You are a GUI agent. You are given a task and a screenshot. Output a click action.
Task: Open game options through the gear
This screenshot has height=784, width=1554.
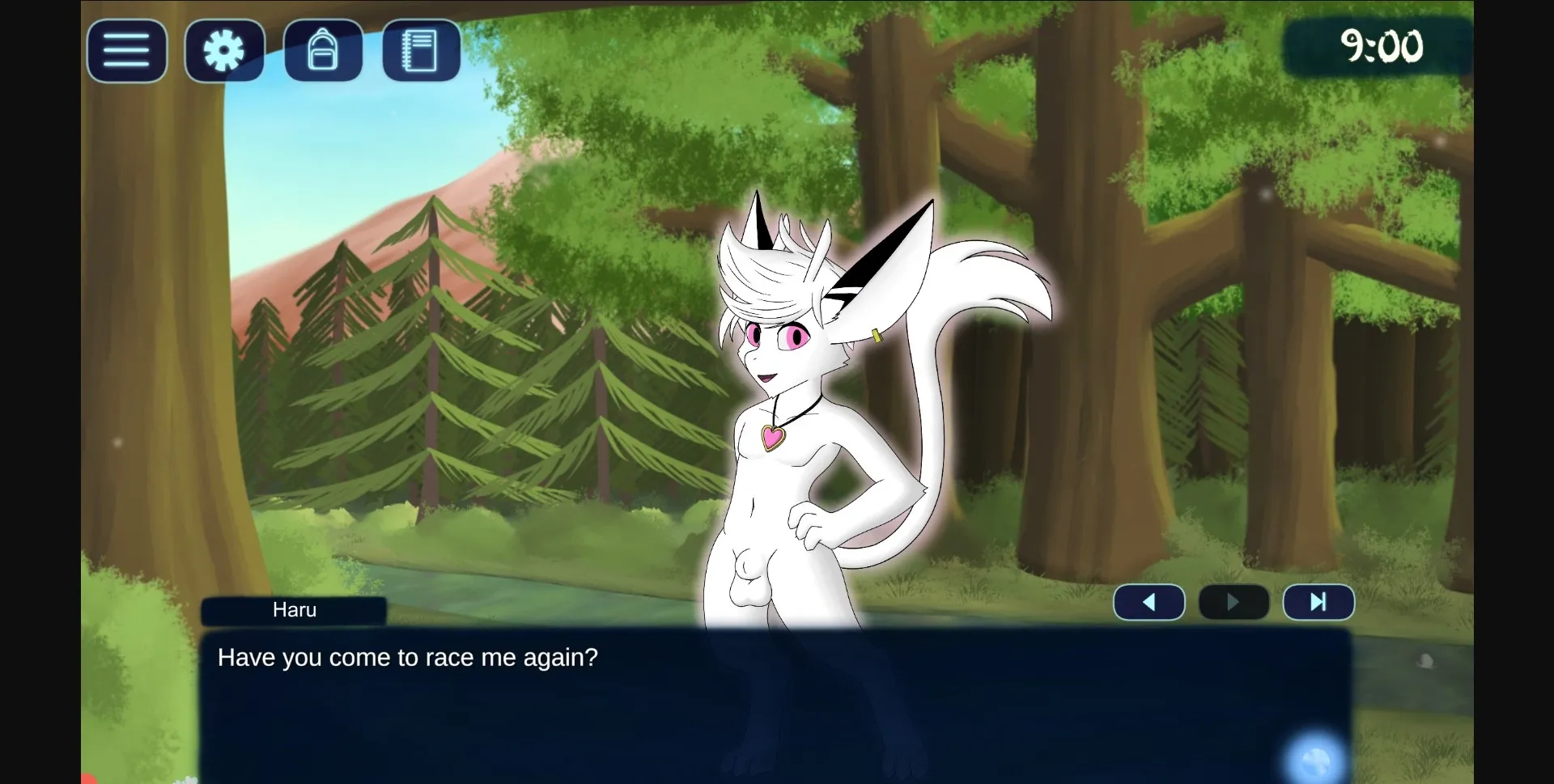(x=224, y=50)
